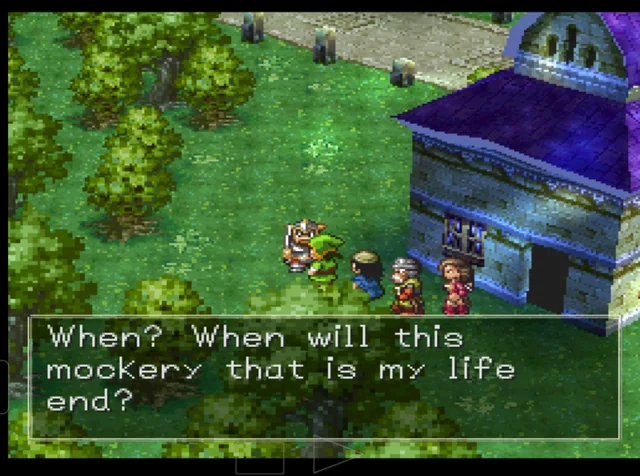Image resolution: width=640 pixels, height=476 pixels.
Task: Click the dialogue box to advance the text
Action: 325,378
